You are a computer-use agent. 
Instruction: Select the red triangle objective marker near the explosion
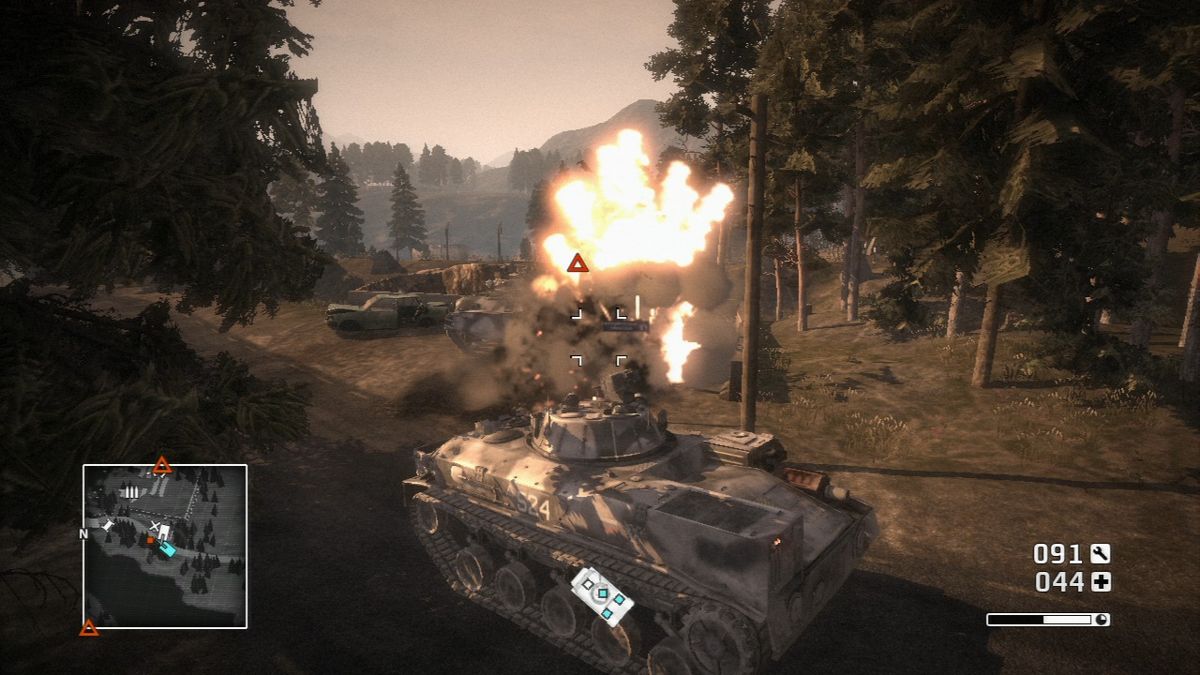[577, 263]
